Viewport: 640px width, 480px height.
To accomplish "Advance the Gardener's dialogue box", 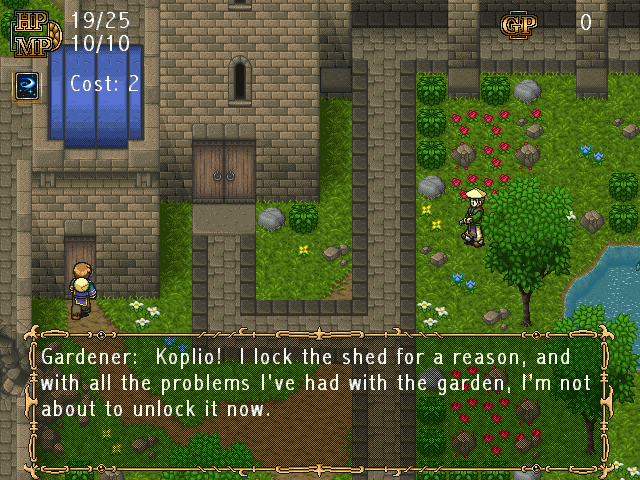I will [320, 402].
